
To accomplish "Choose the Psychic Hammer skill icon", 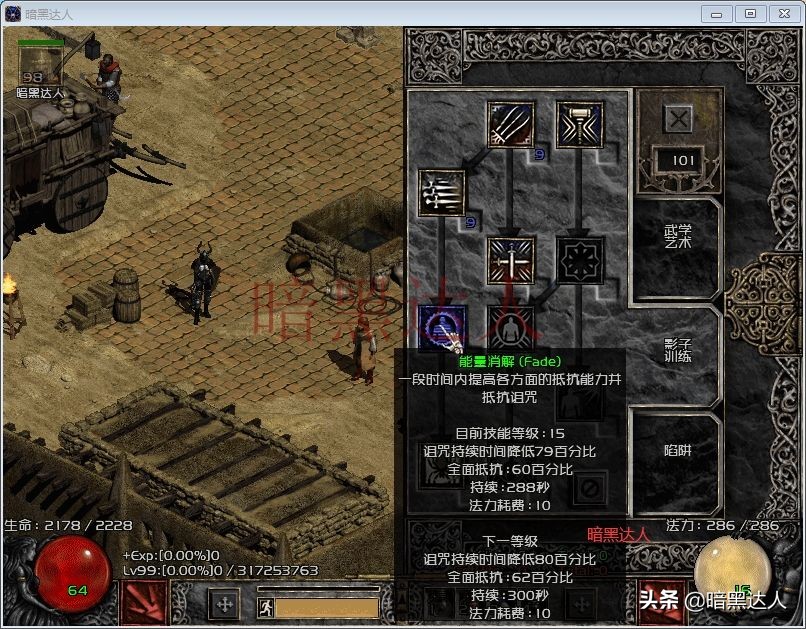I will click(x=581, y=125).
